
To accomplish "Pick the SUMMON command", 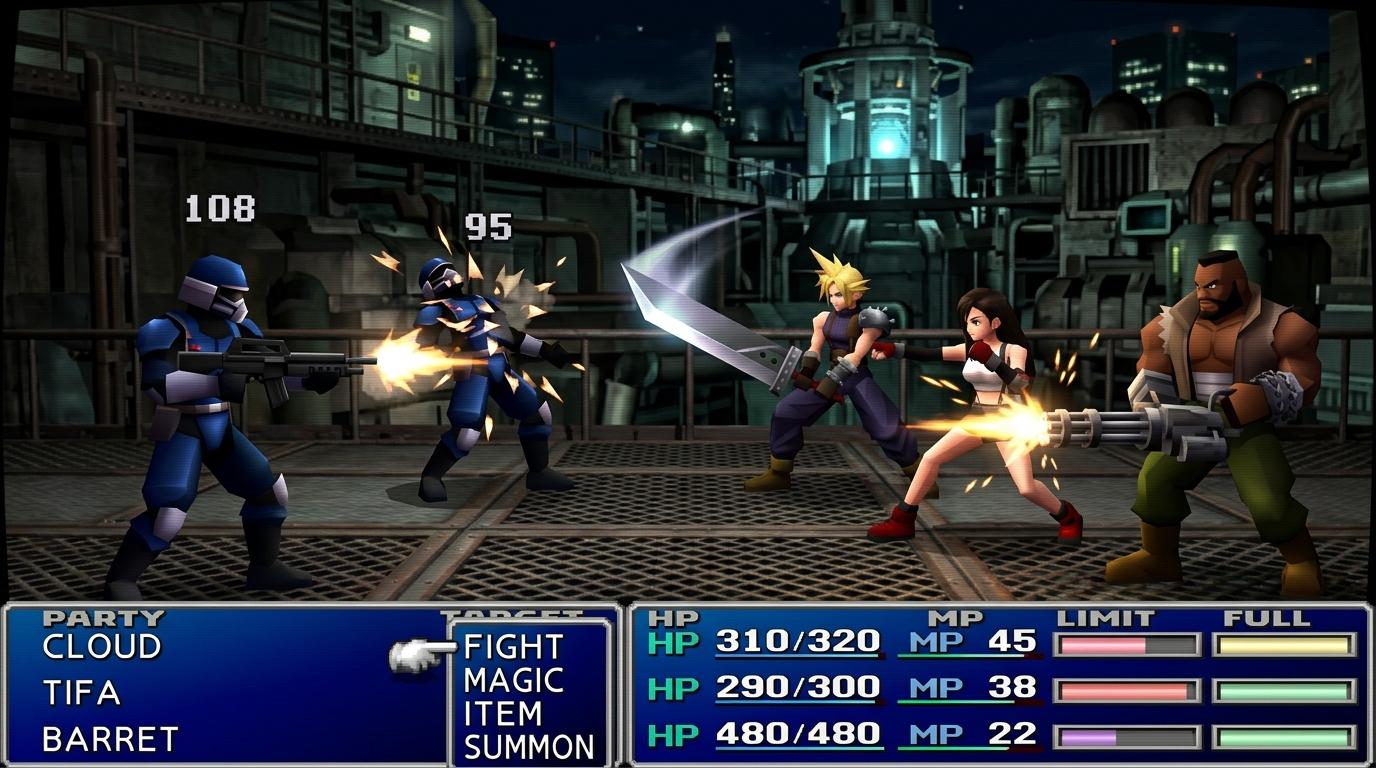I will click(x=528, y=747).
